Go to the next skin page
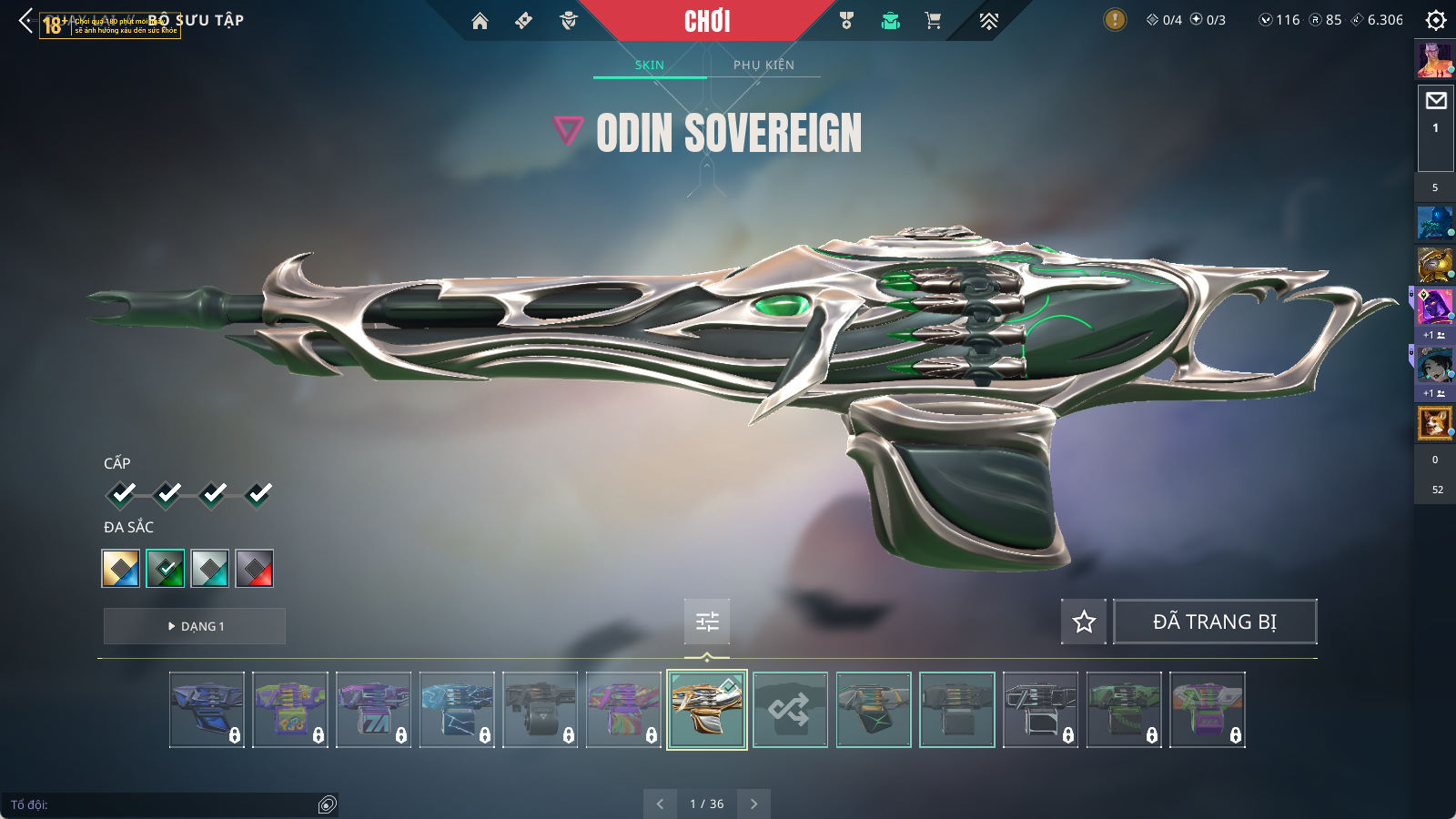1456x819 pixels. tap(753, 804)
